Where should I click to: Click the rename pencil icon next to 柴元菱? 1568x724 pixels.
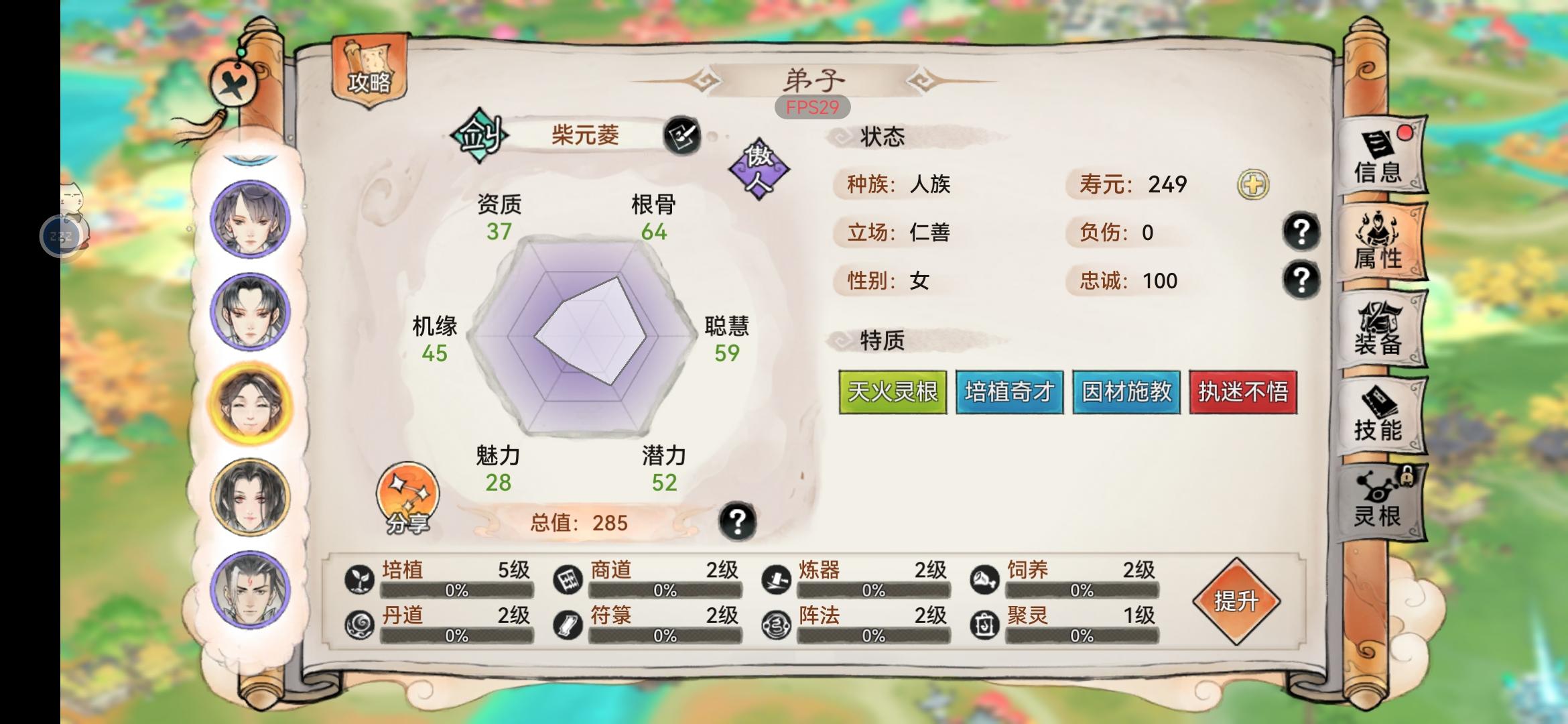point(681,136)
